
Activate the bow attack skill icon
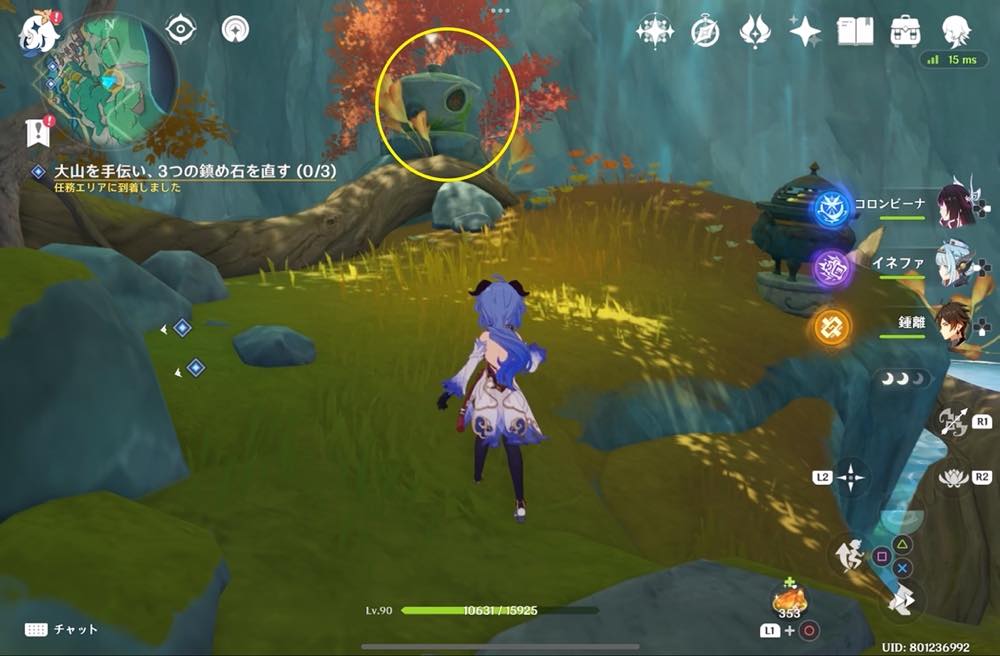953,422
